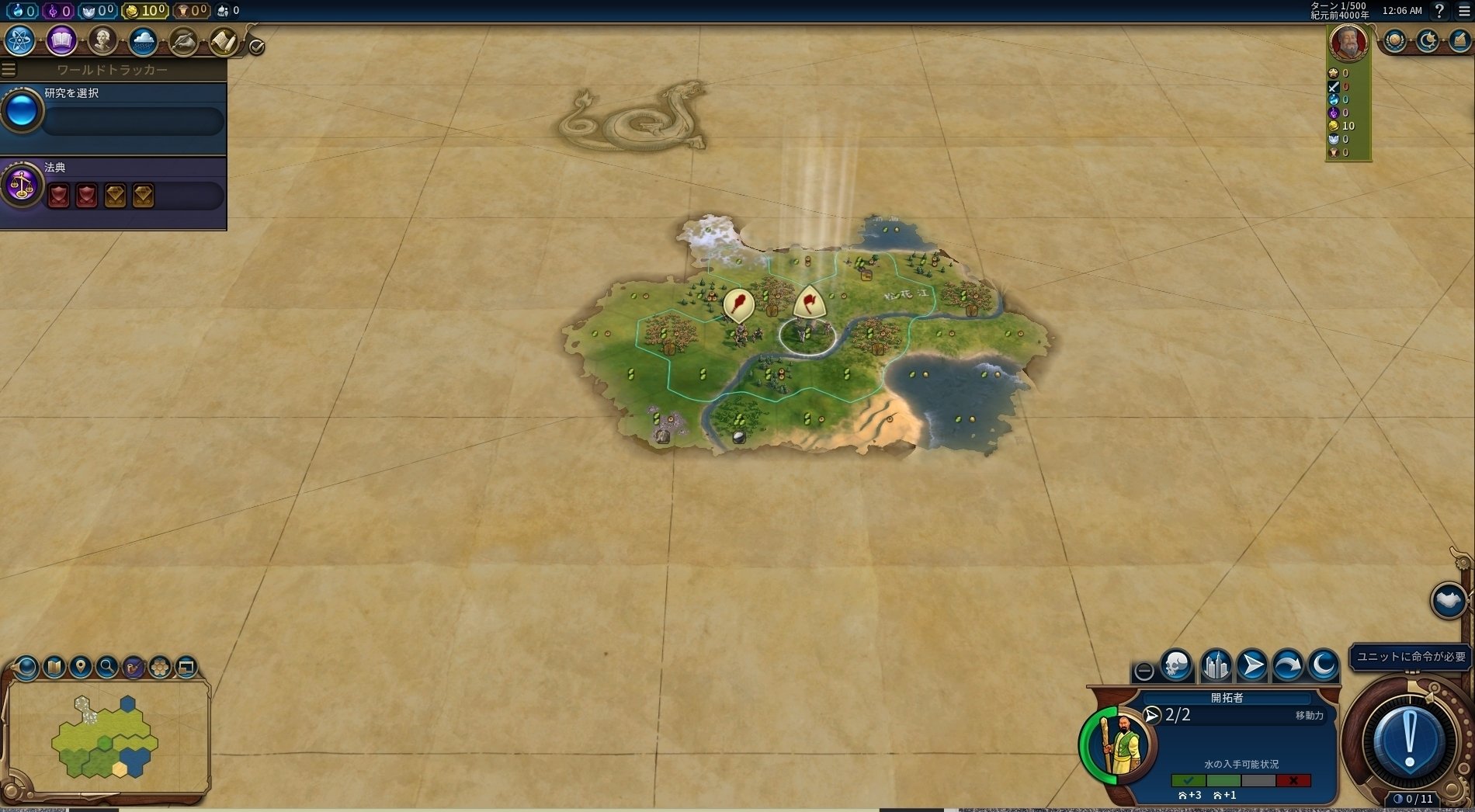
Task: Open the map pin placement tool
Action: (x=81, y=667)
